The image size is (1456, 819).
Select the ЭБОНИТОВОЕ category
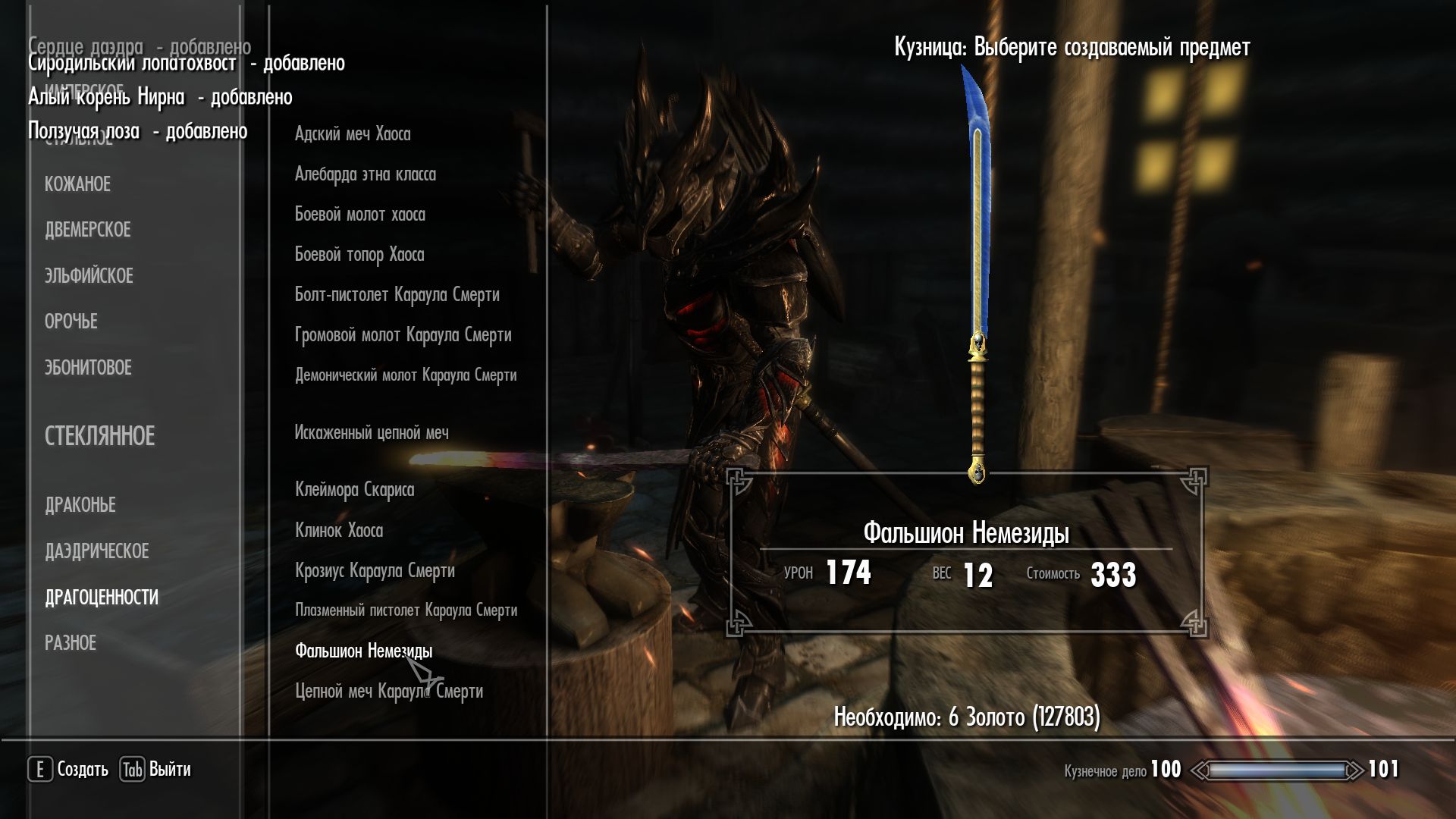tap(88, 368)
